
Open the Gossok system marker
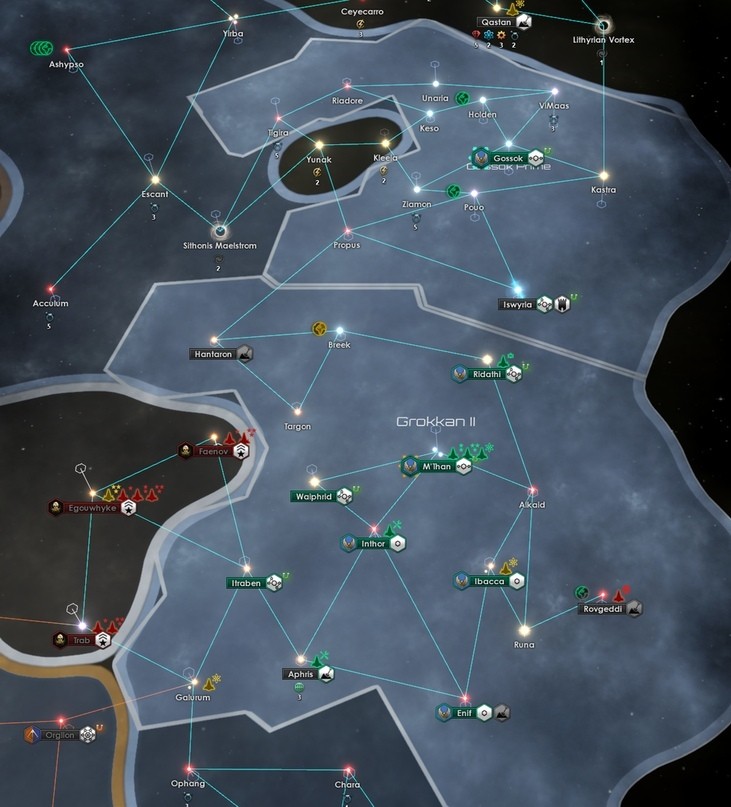click(x=509, y=158)
